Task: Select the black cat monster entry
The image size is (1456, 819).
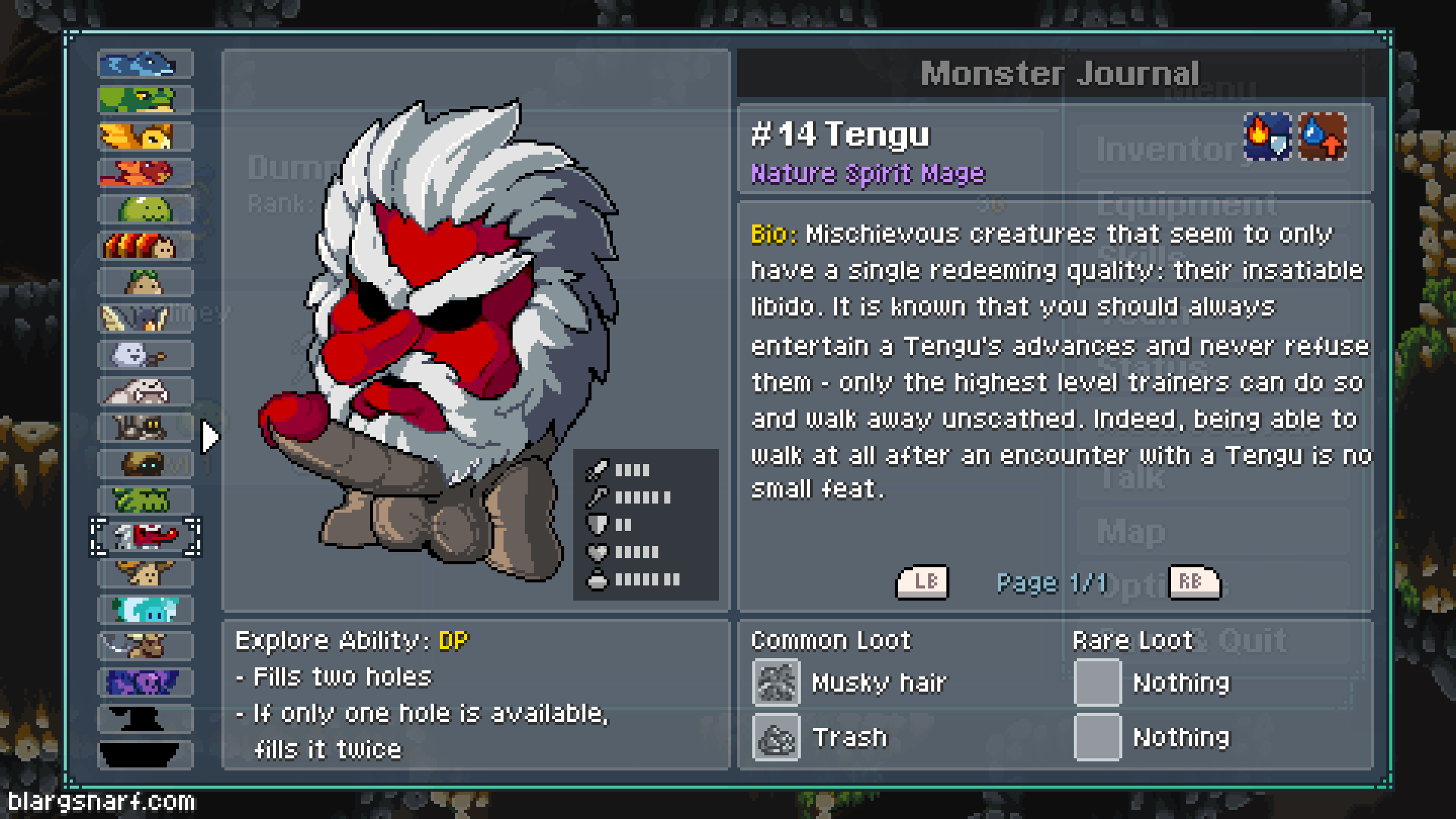Action: click(x=145, y=428)
